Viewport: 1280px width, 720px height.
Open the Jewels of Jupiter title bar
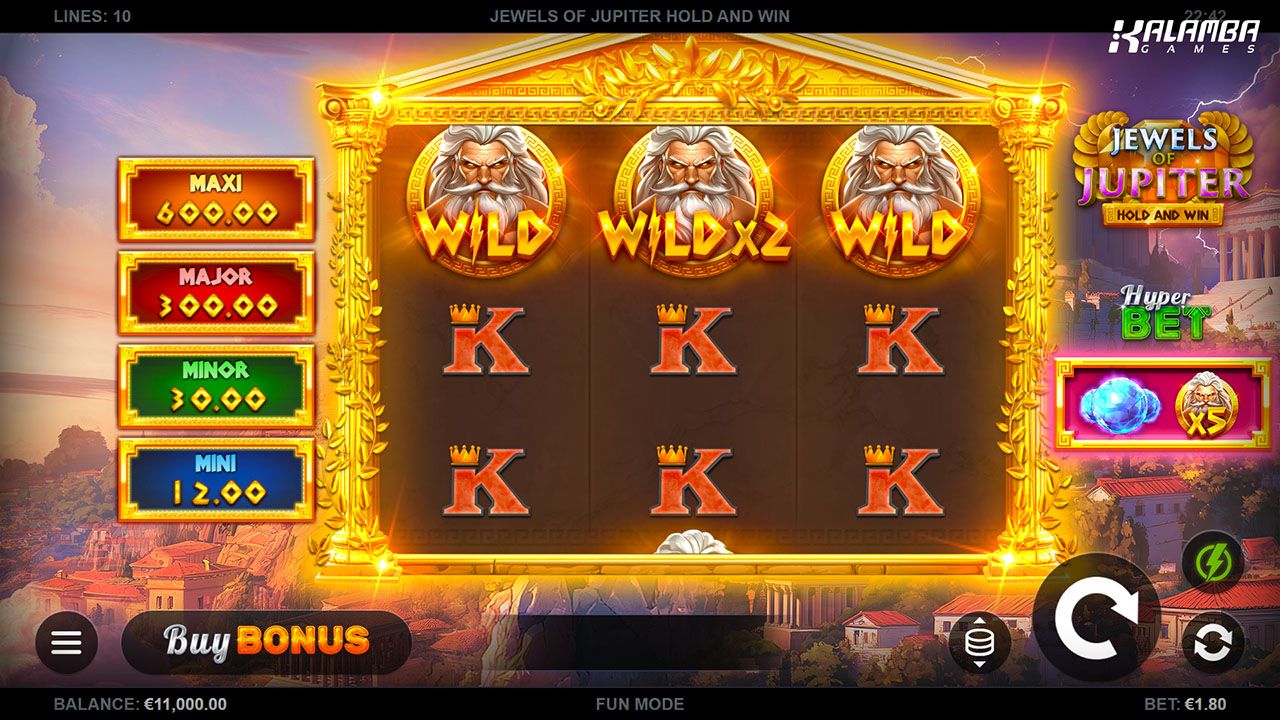pos(640,16)
